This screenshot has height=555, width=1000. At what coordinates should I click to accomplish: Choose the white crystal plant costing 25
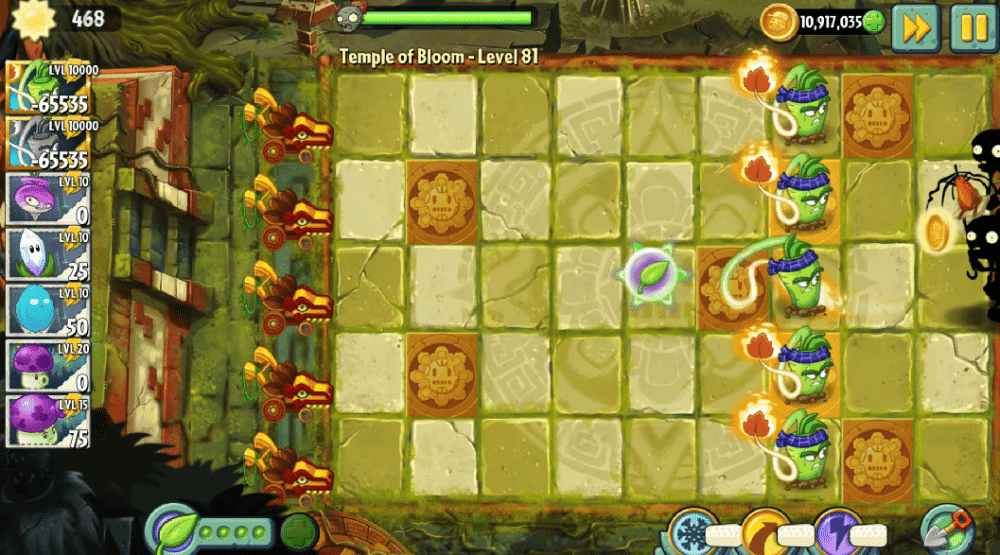tap(48, 256)
